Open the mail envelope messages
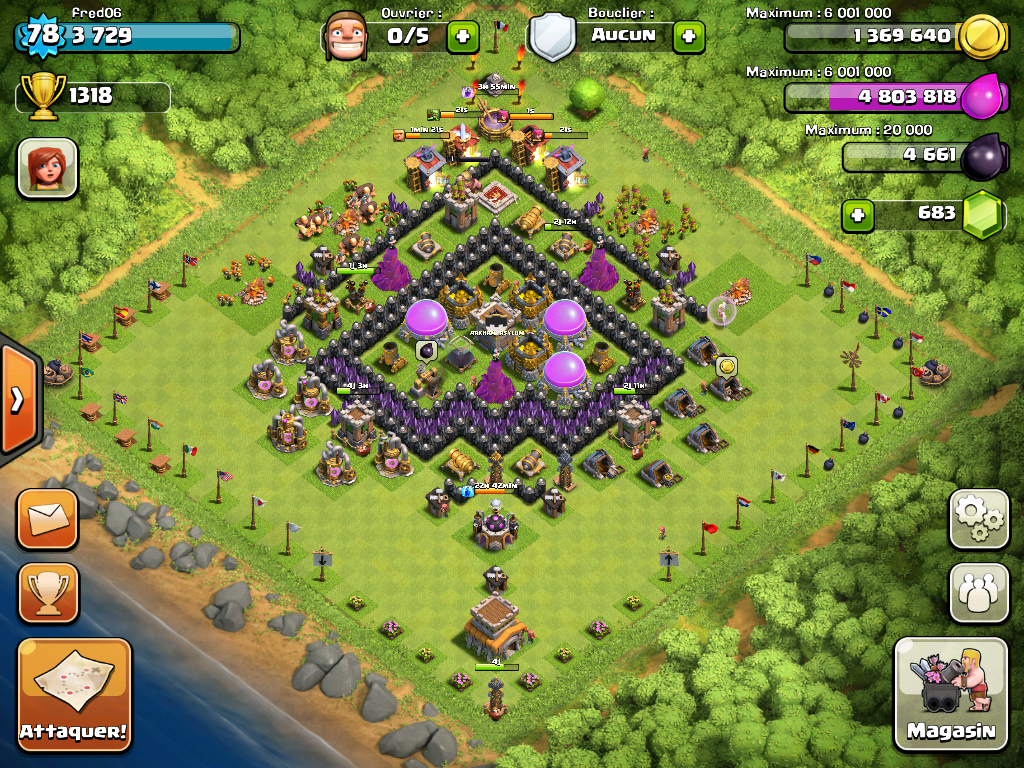 47,519
